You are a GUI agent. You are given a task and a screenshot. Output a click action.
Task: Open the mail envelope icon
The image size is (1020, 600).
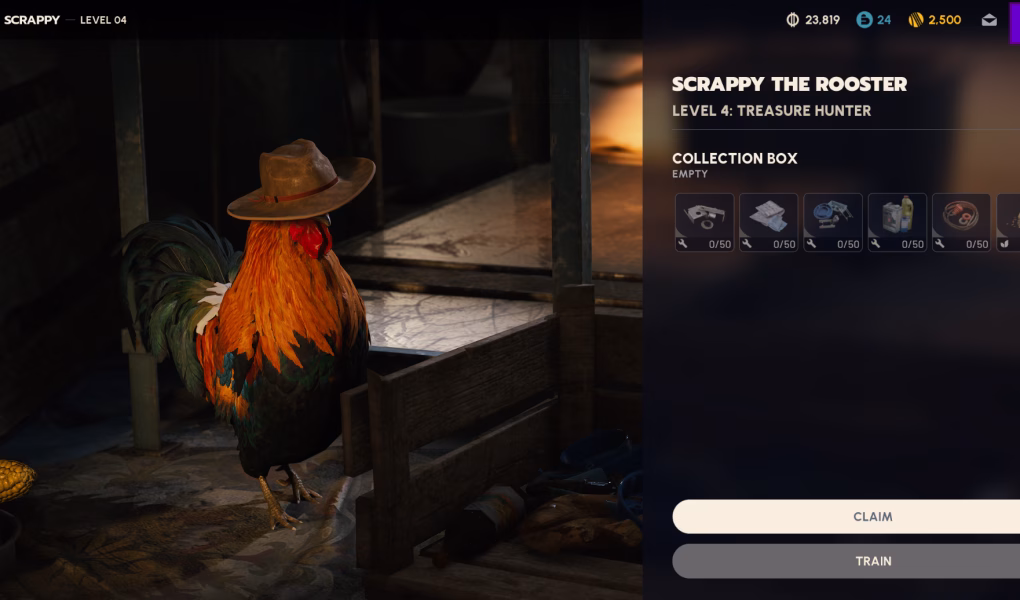pos(989,20)
